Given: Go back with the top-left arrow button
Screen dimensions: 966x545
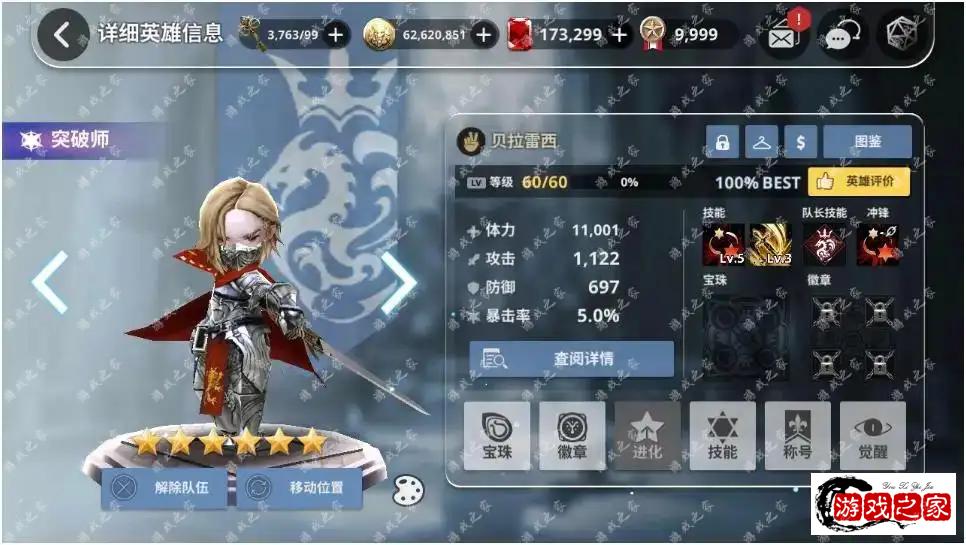Looking at the screenshot, I should [x=62, y=35].
